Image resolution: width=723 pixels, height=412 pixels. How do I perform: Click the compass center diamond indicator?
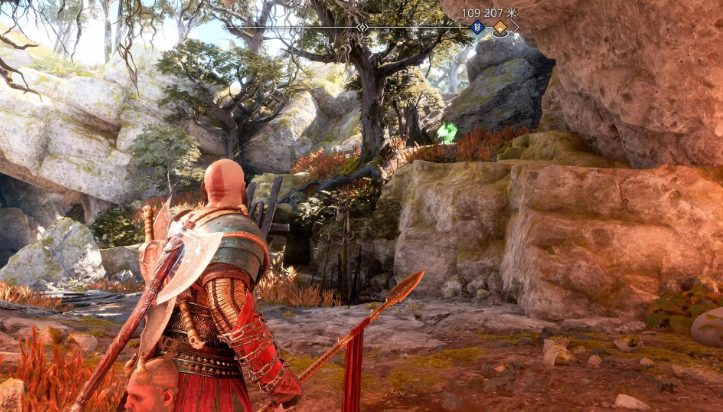point(362,27)
